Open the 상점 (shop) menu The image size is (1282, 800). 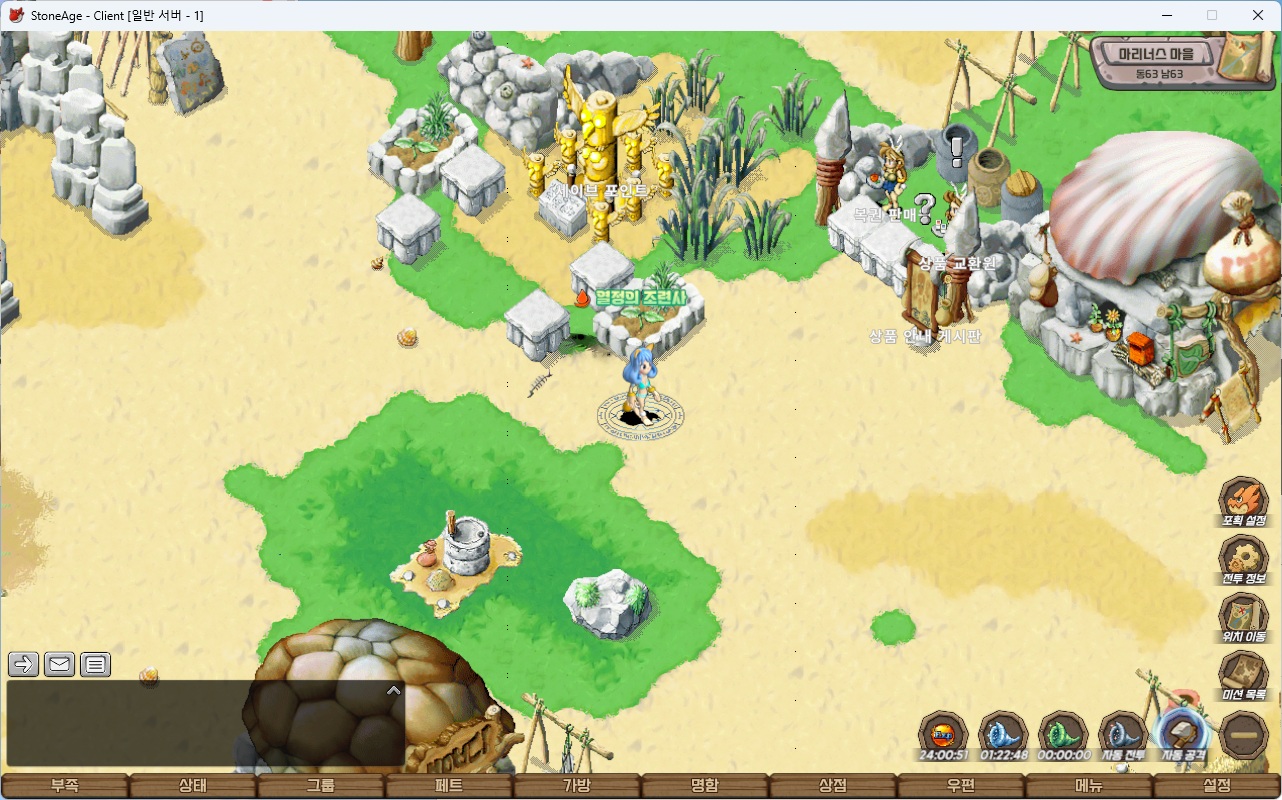pos(833,786)
